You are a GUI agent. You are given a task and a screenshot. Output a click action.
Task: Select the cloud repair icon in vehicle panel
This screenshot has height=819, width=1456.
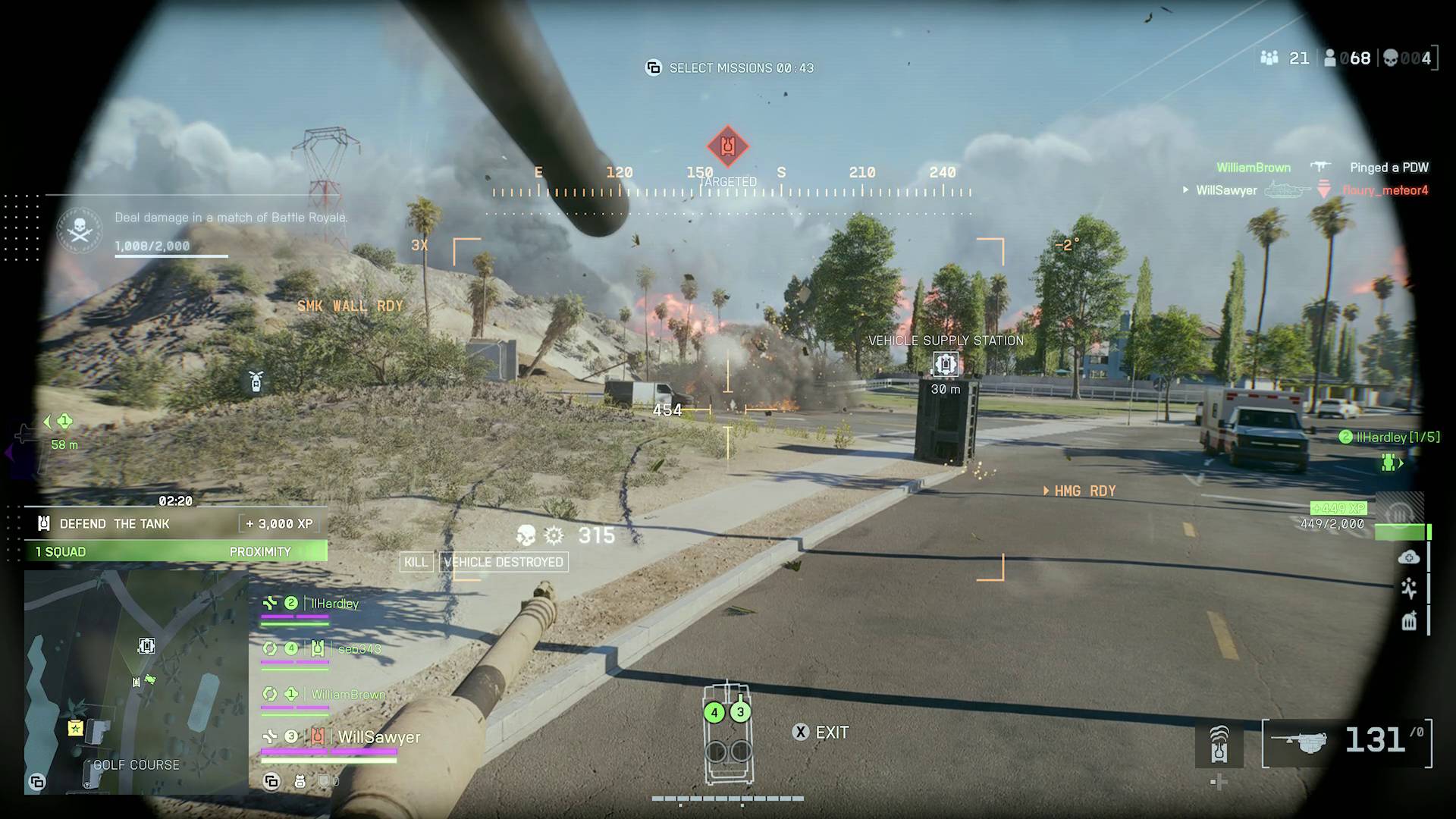1409,557
